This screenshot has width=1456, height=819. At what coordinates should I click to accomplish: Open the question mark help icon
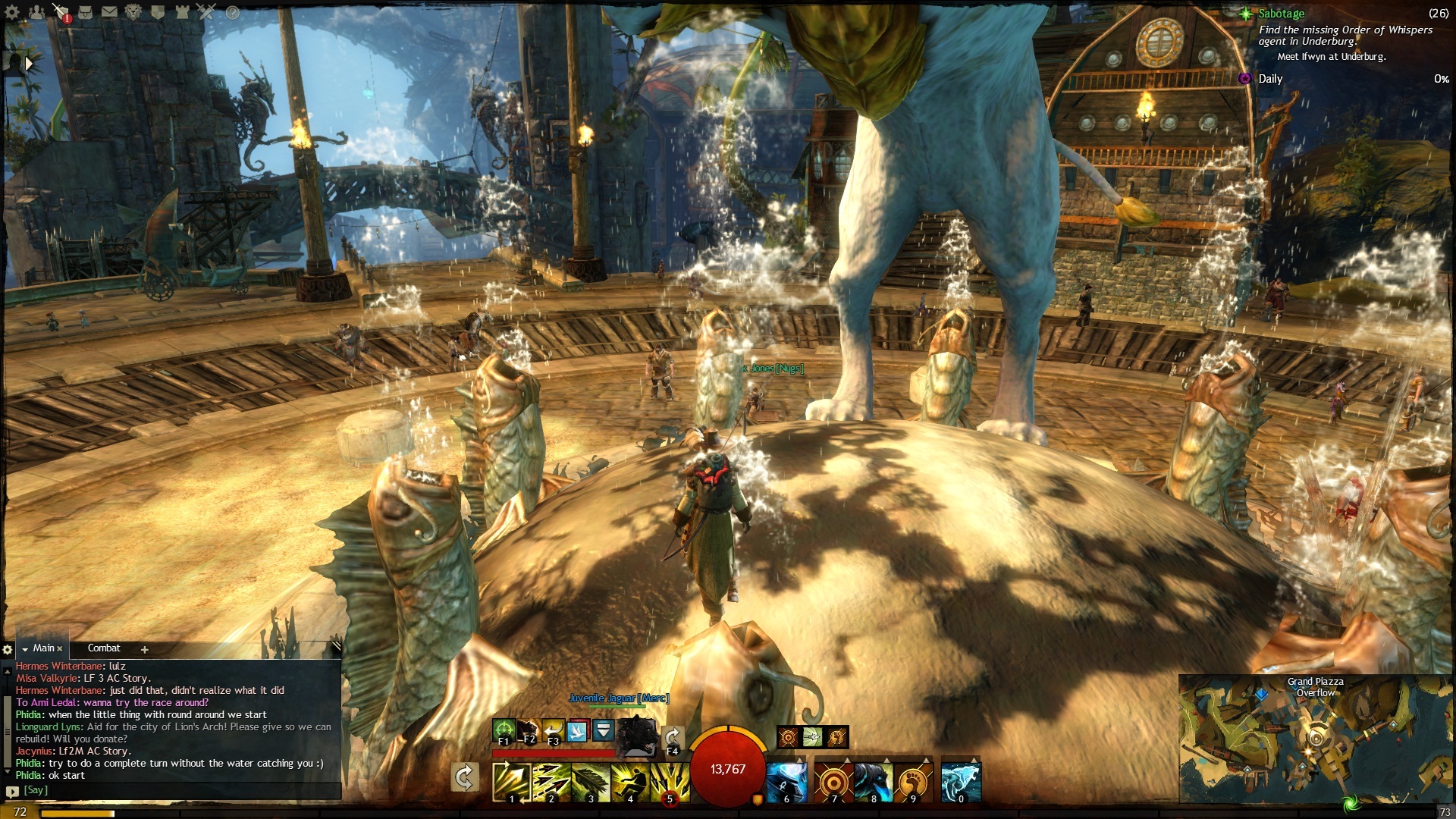(x=233, y=12)
